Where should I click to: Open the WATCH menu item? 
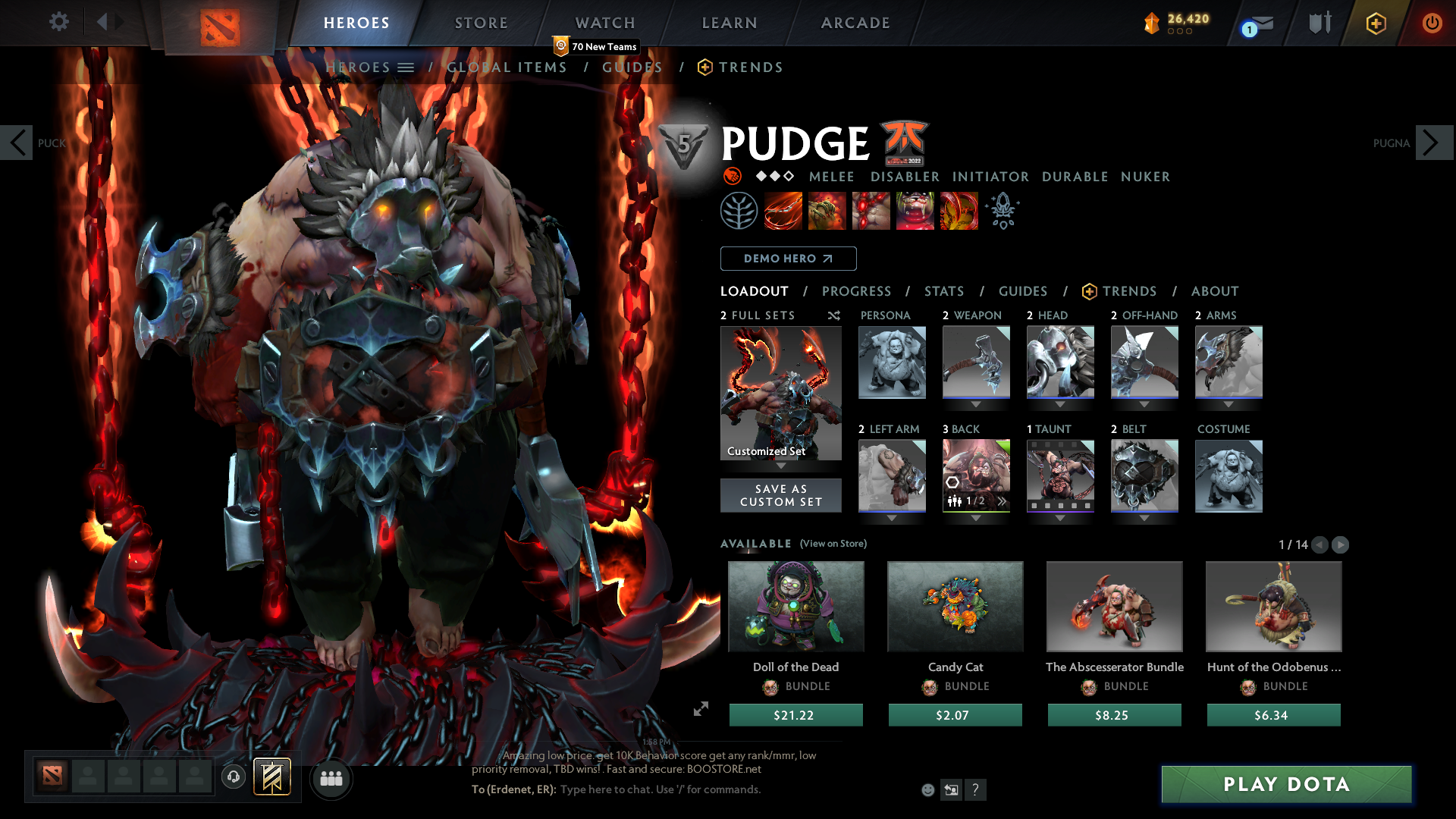[x=604, y=23]
